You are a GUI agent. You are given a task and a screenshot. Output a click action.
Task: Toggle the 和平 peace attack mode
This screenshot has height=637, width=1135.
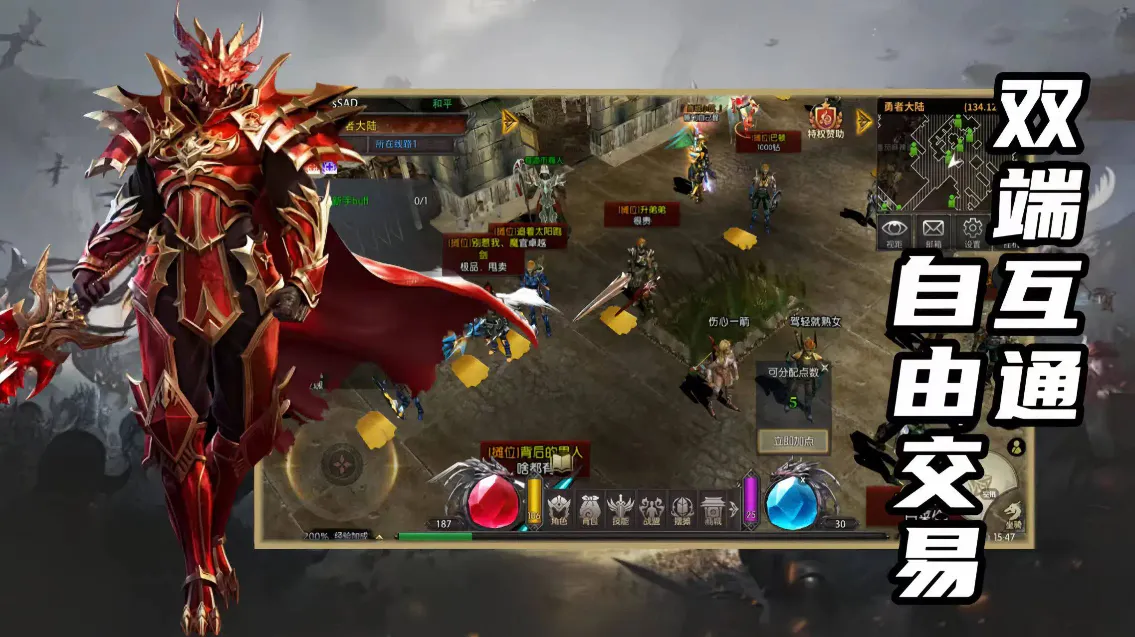point(442,103)
